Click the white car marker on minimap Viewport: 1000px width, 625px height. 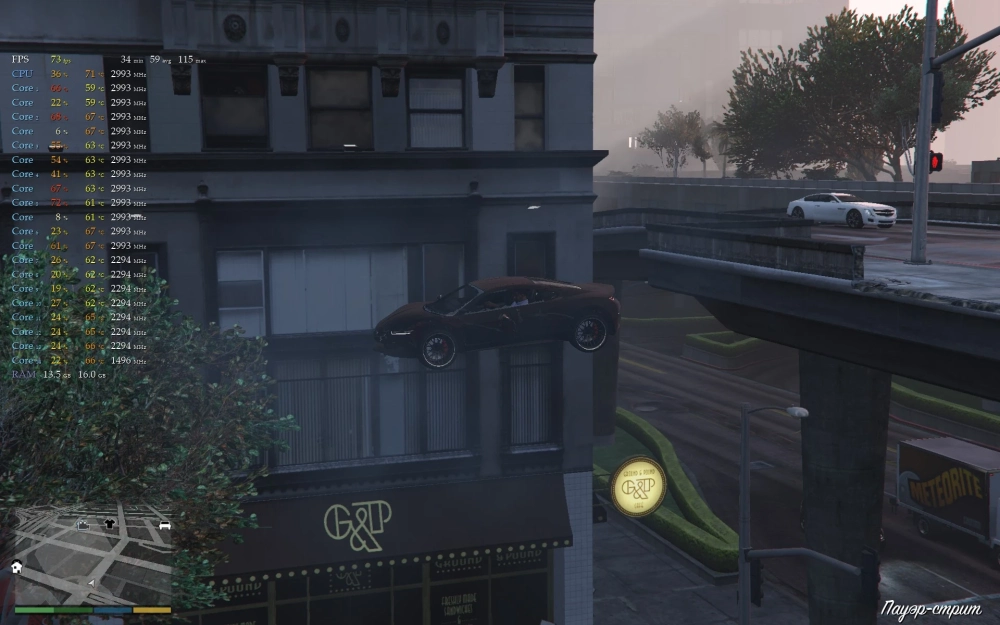point(165,525)
